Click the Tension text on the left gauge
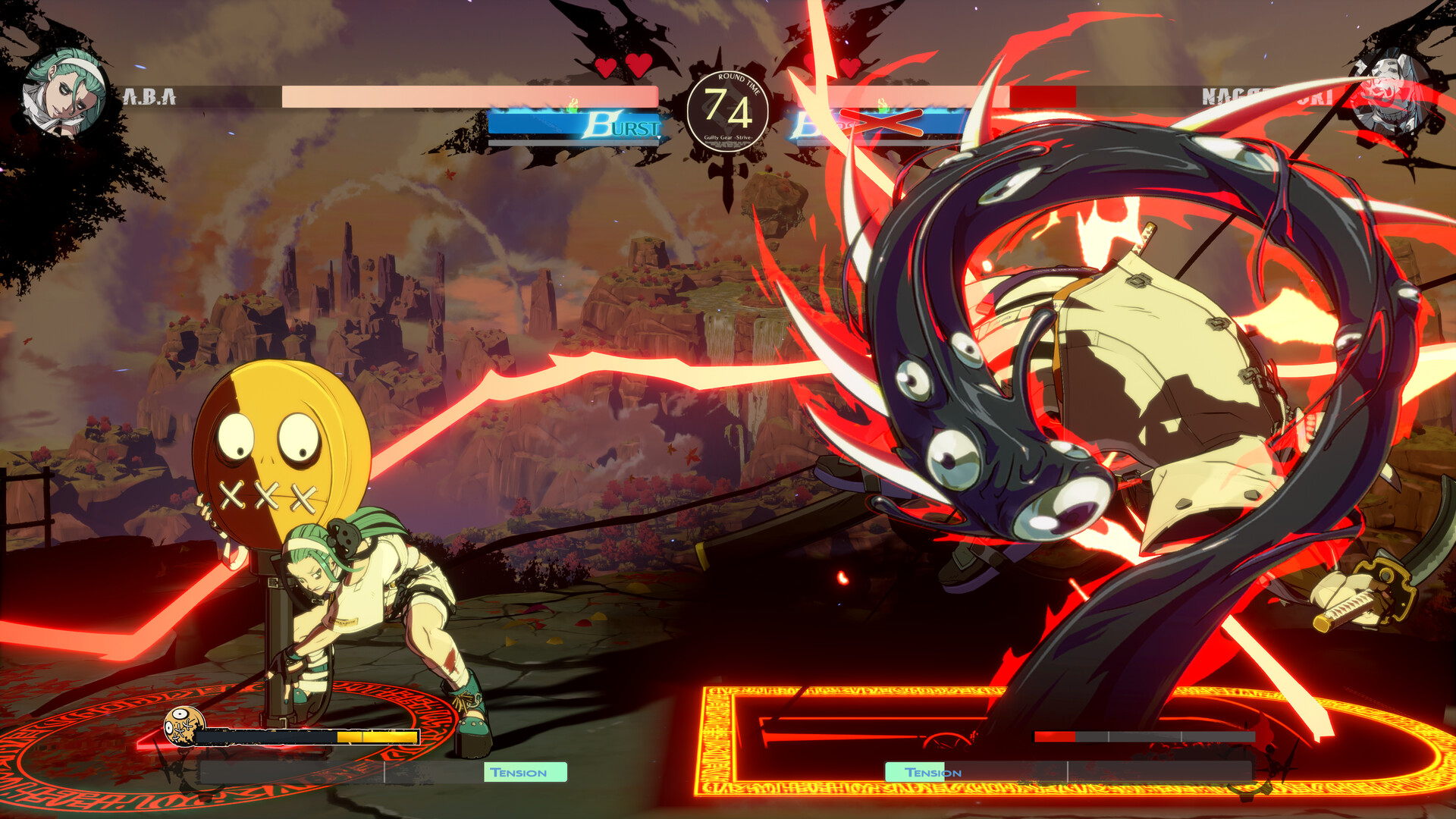Screen dimensions: 1456x819 coord(518,772)
